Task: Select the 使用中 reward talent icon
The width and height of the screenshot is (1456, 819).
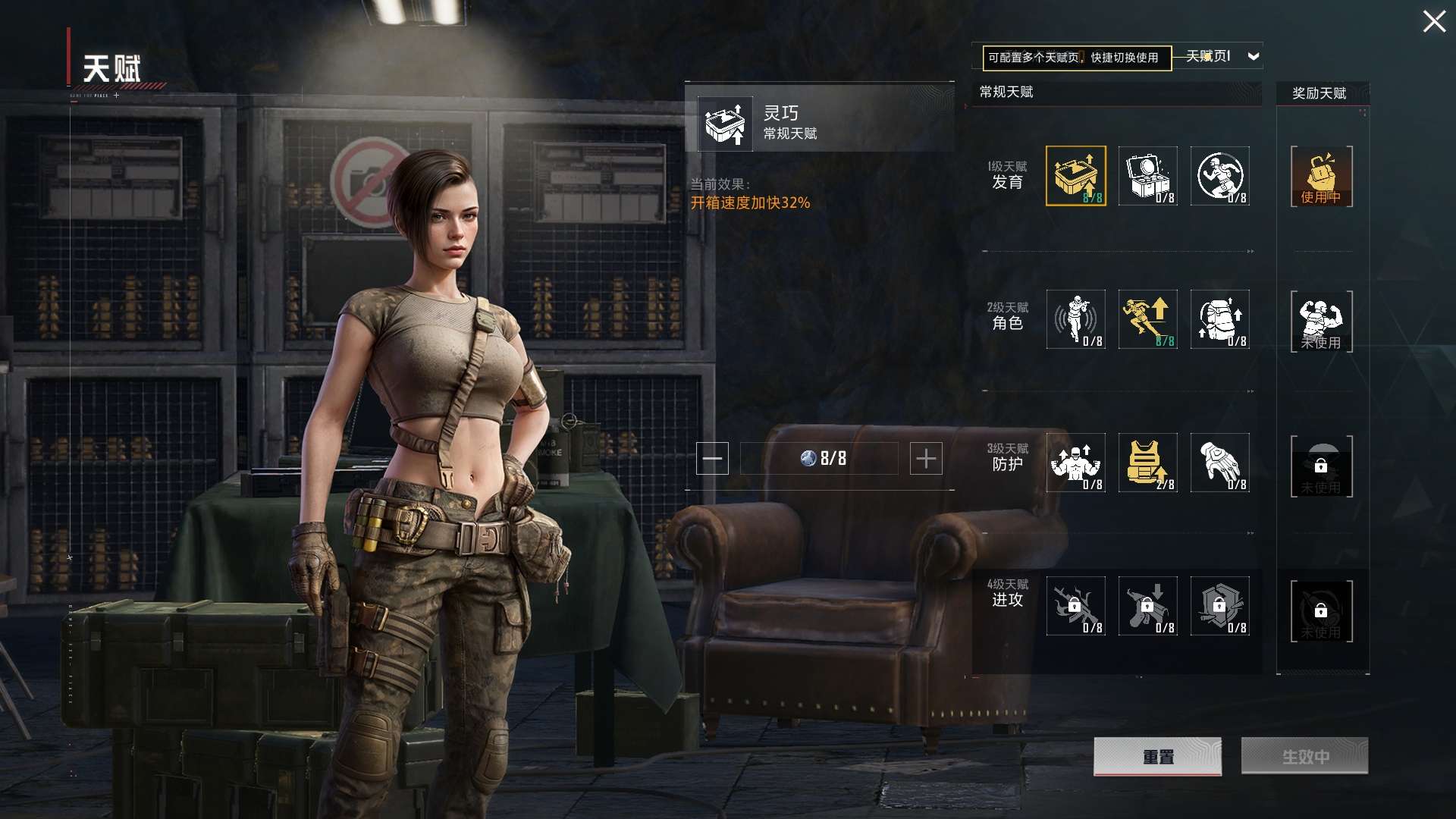Action: pyautogui.click(x=1321, y=177)
